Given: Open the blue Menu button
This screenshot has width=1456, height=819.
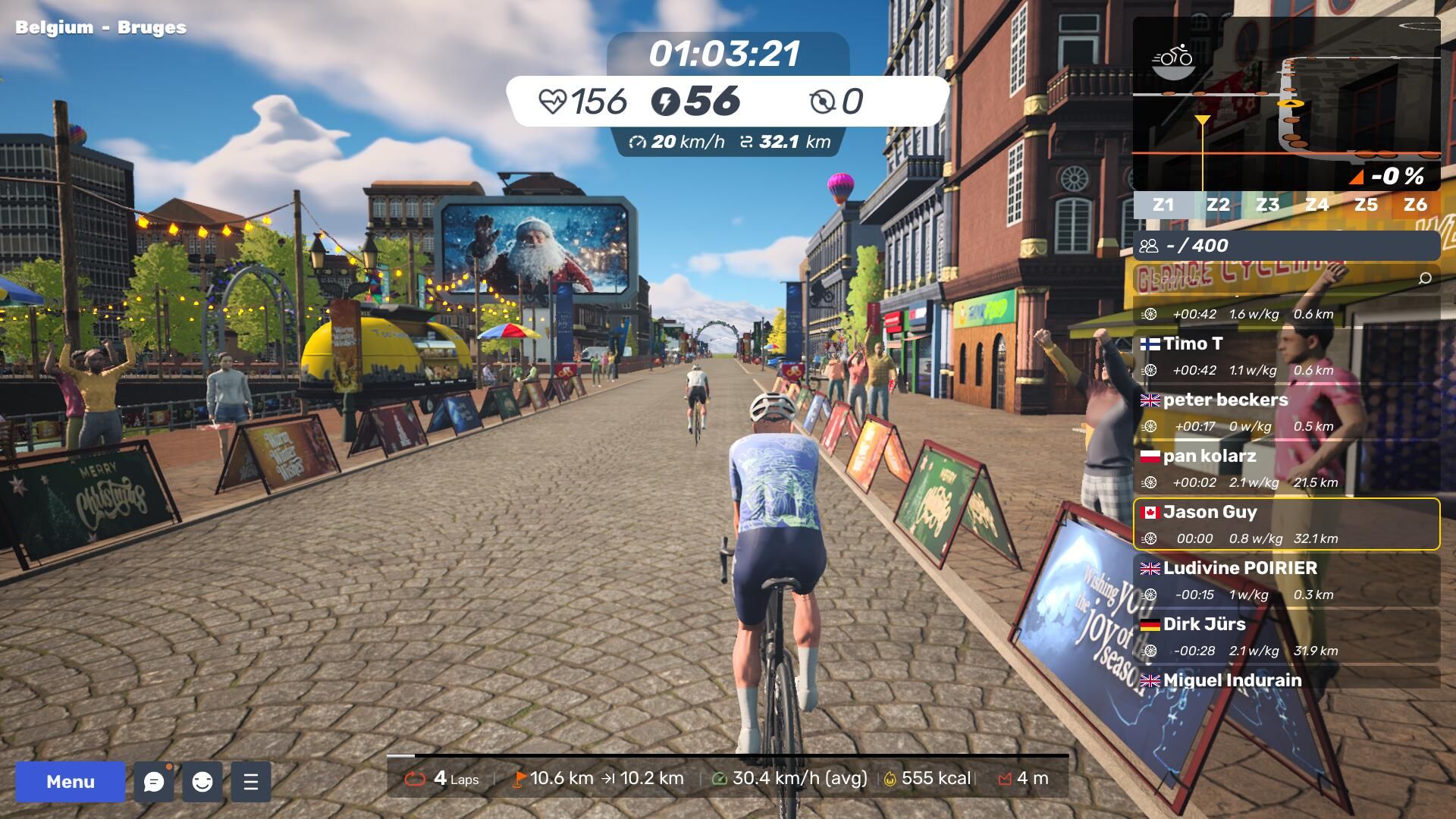Looking at the screenshot, I should pyautogui.click(x=70, y=782).
